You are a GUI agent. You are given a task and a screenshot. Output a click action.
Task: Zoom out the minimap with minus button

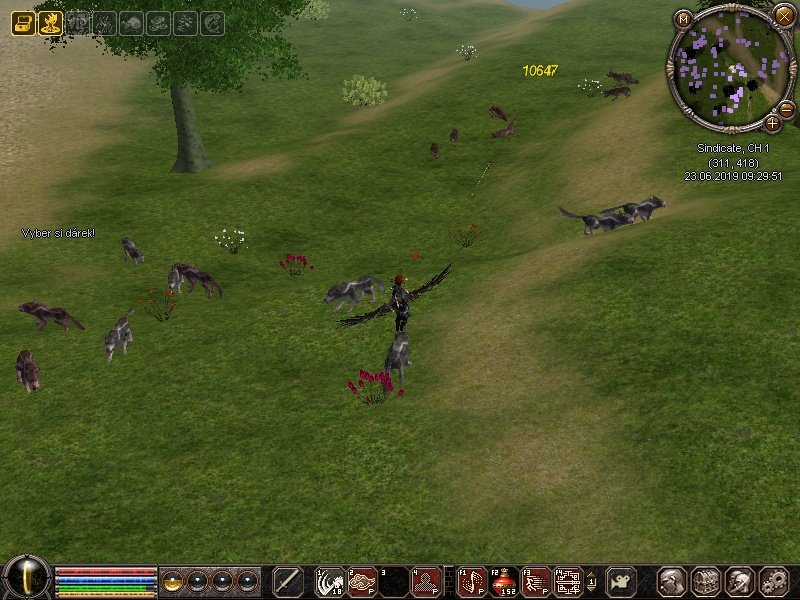(786, 109)
